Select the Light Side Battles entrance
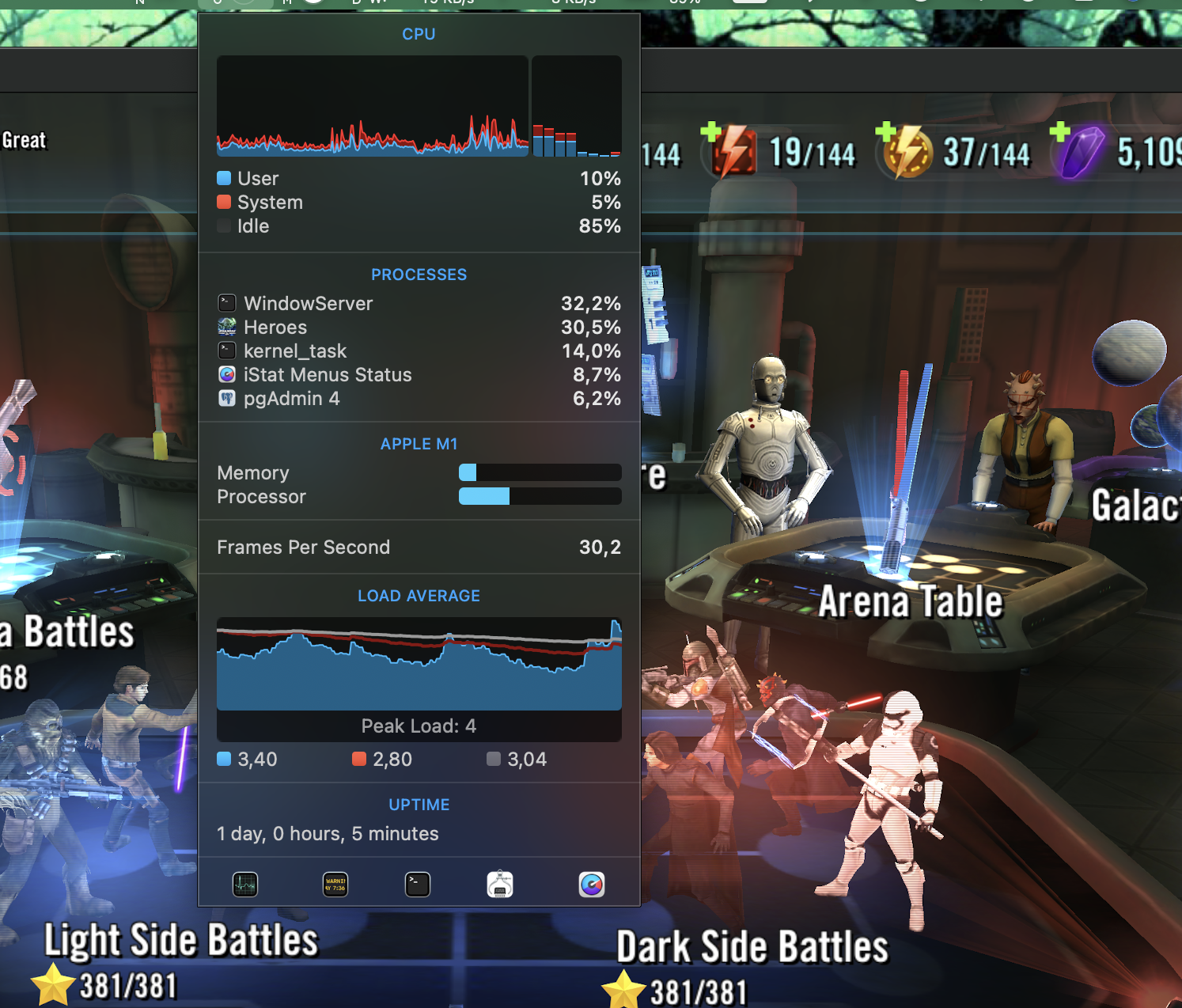 [x=182, y=942]
